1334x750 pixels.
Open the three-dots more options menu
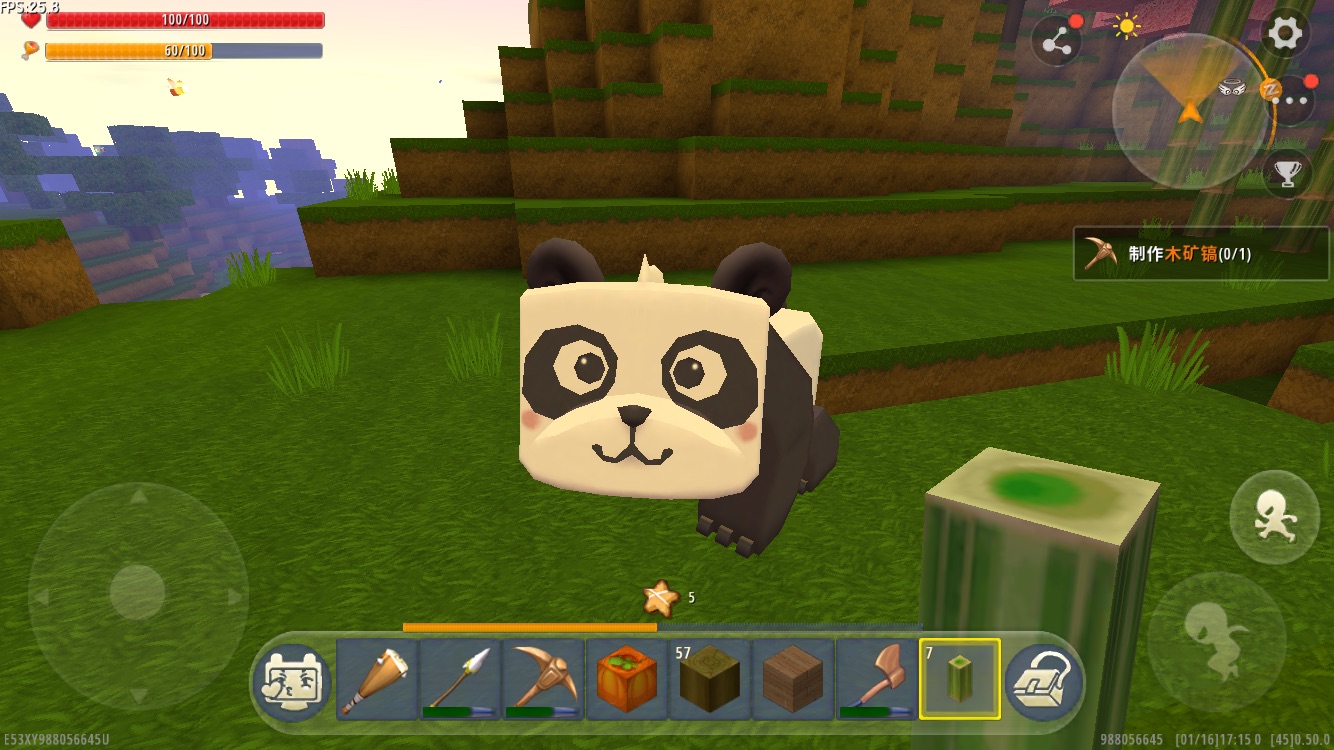point(1293,99)
